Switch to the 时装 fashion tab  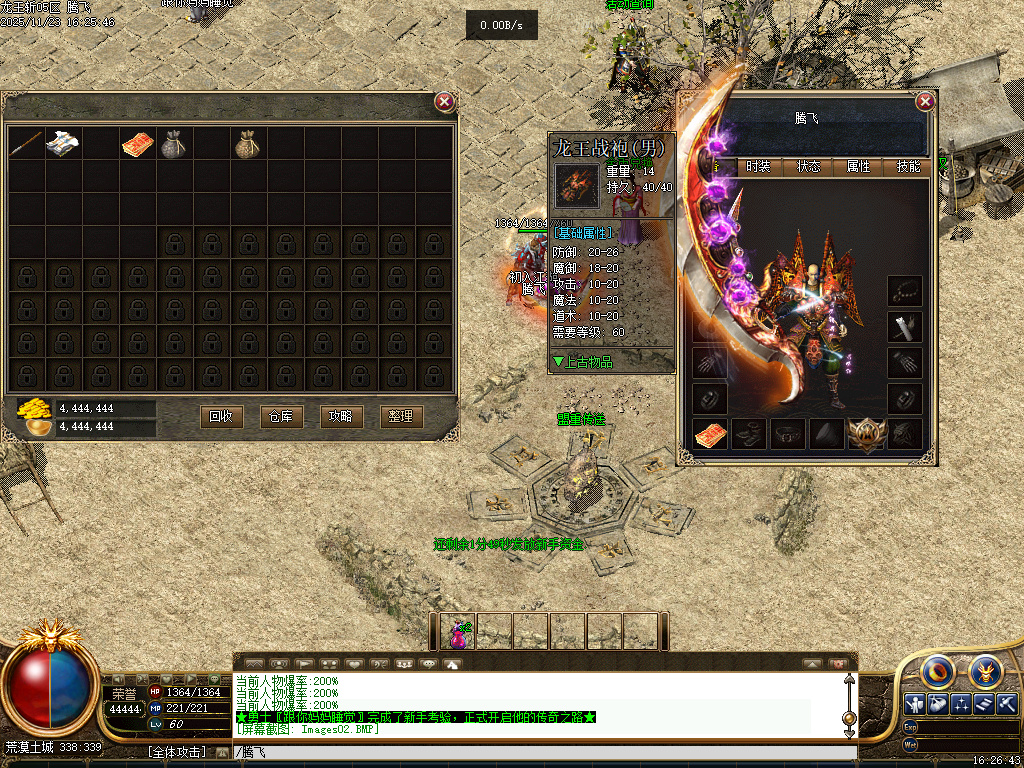point(758,167)
